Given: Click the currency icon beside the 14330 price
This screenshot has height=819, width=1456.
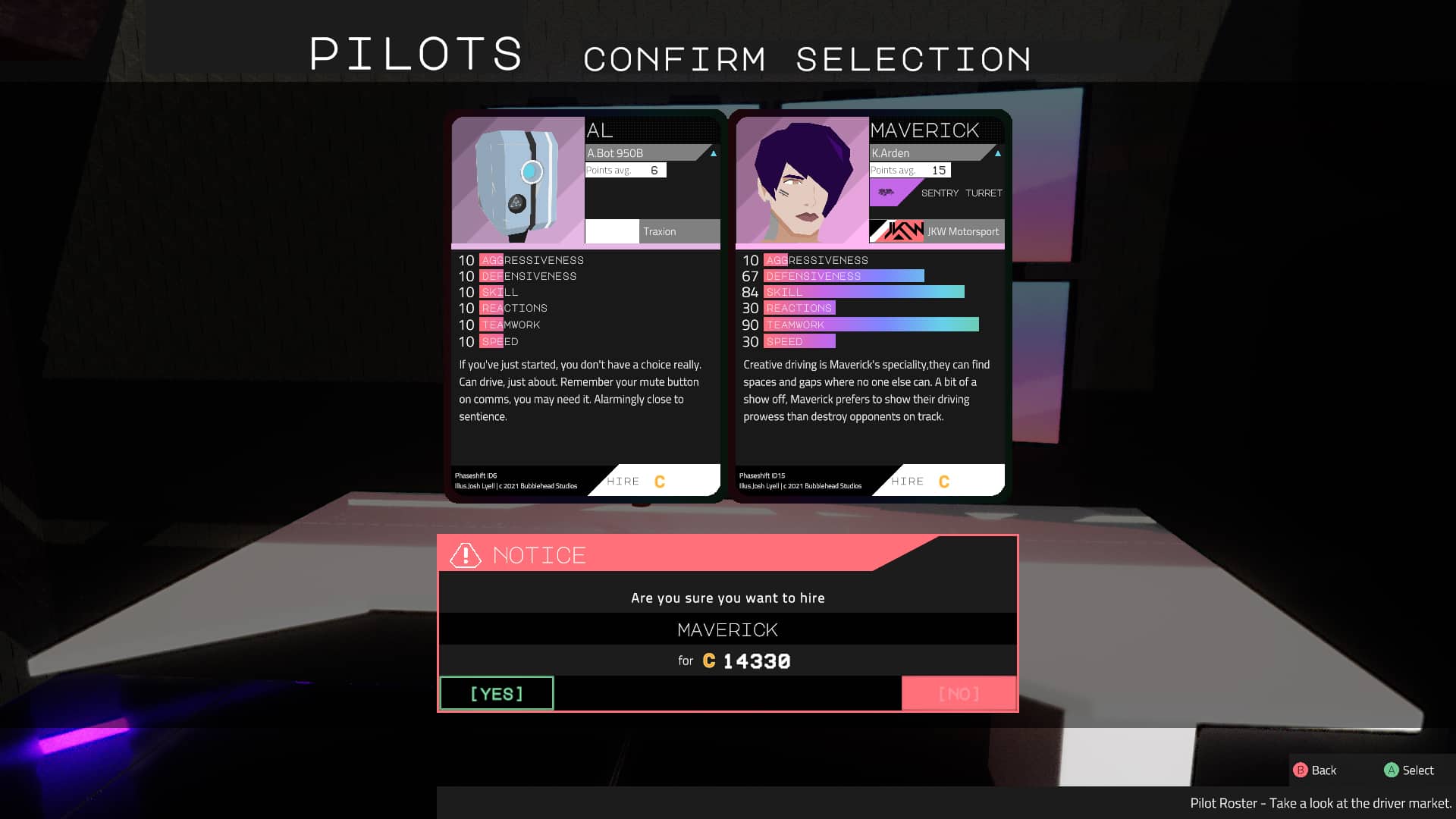Looking at the screenshot, I should [x=708, y=661].
